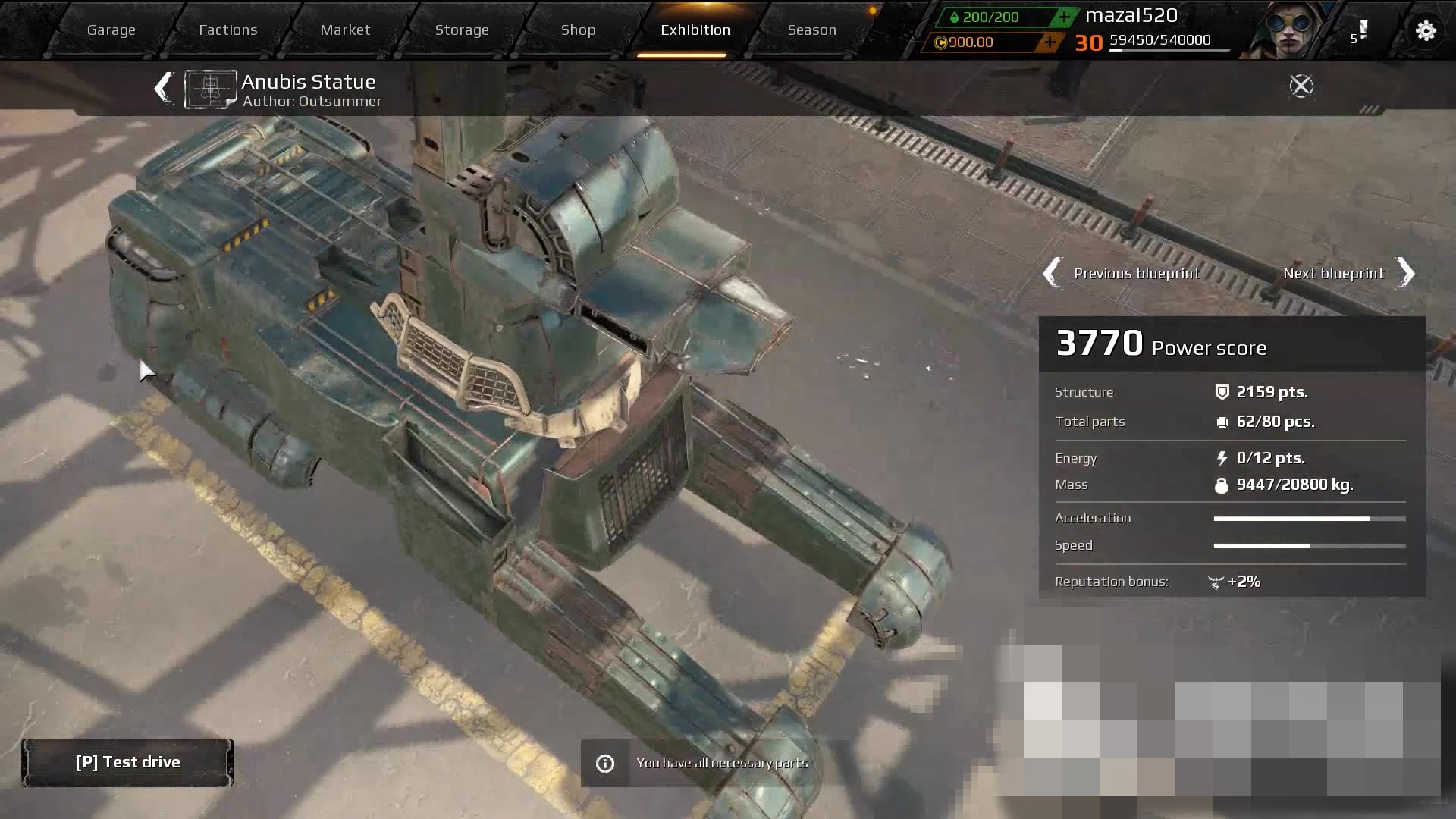The width and height of the screenshot is (1456, 819).
Task: Open the notifications icon showing 5
Action: (1360, 32)
